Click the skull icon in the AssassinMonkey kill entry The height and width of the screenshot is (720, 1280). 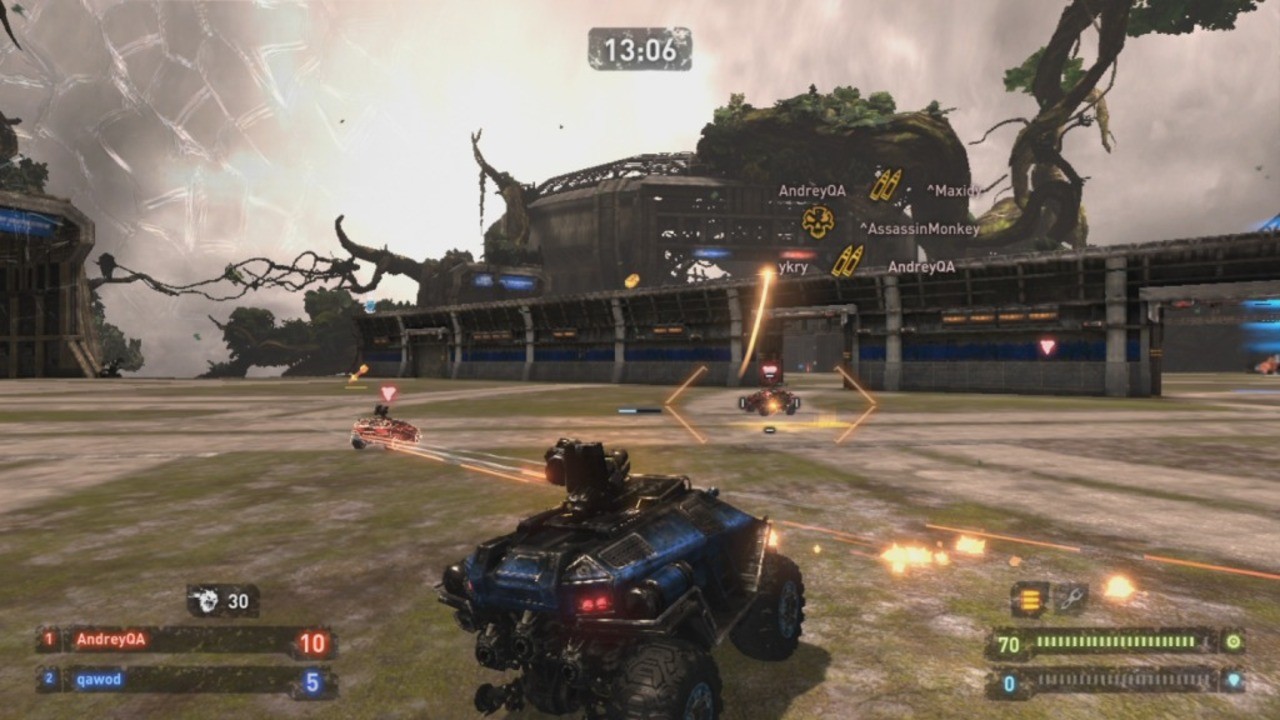pyautogui.click(x=817, y=222)
